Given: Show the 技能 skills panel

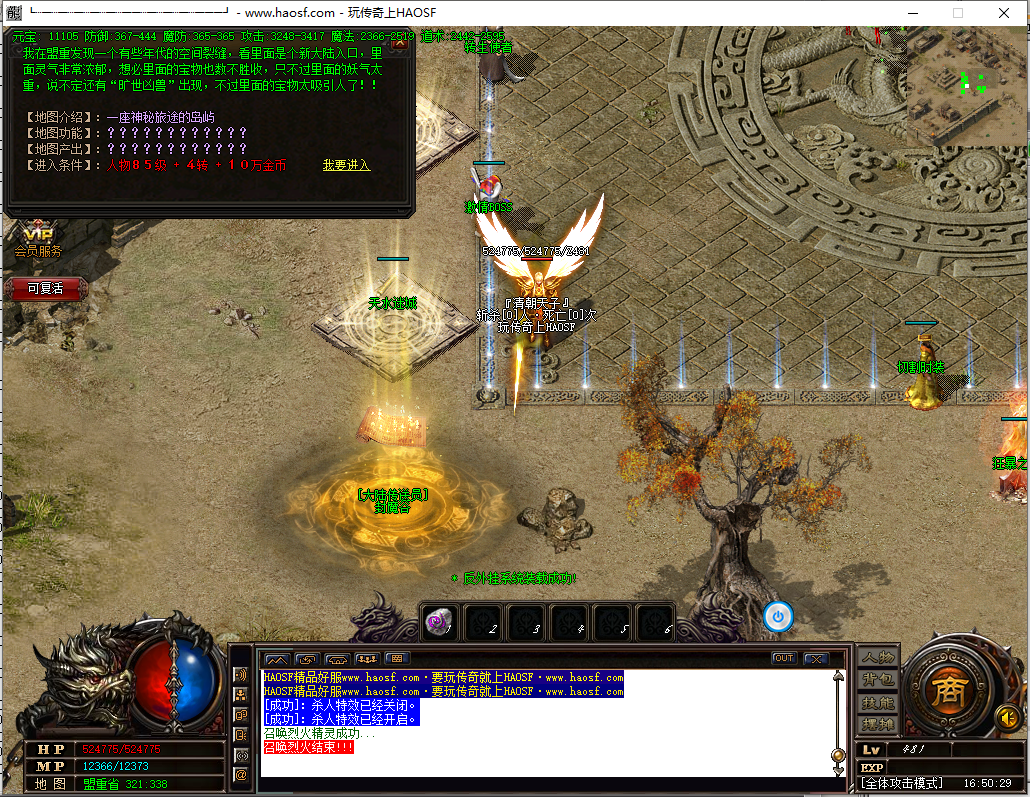Looking at the screenshot, I should click(878, 702).
